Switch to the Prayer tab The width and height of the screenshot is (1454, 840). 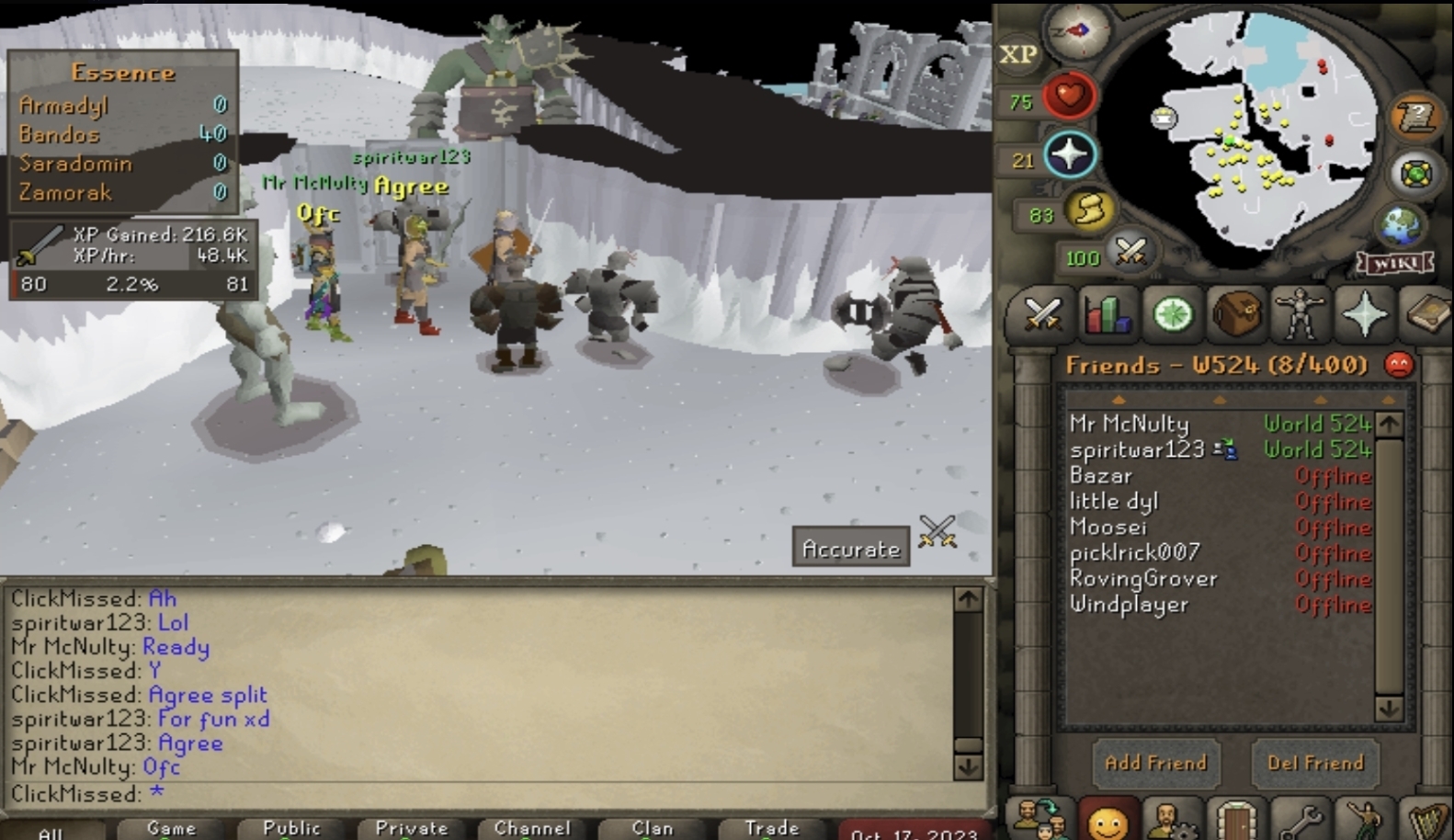click(1365, 315)
